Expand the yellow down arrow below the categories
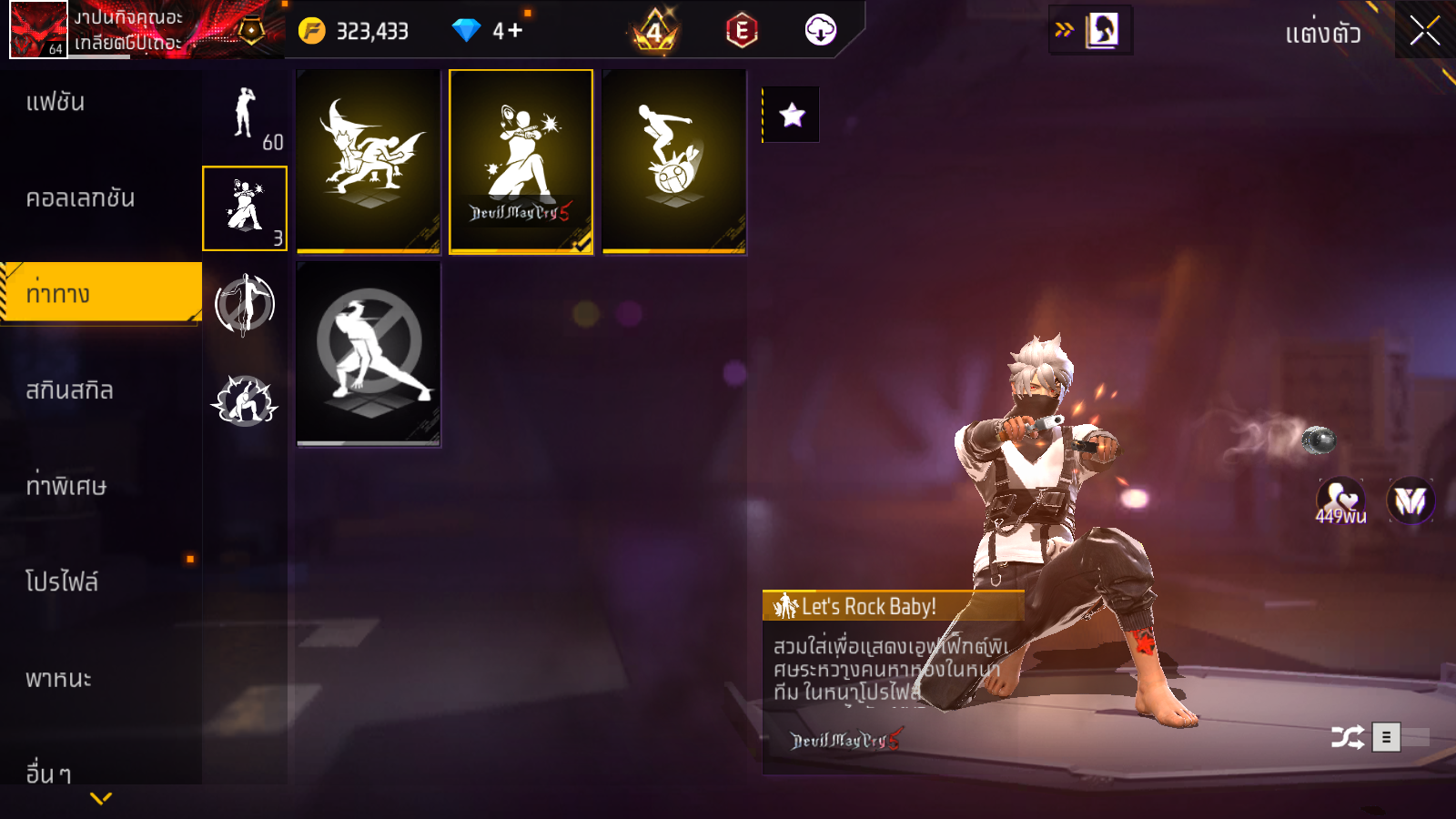Image resolution: width=1456 pixels, height=819 pixels. pyautogui.click(x=101, y=799)
